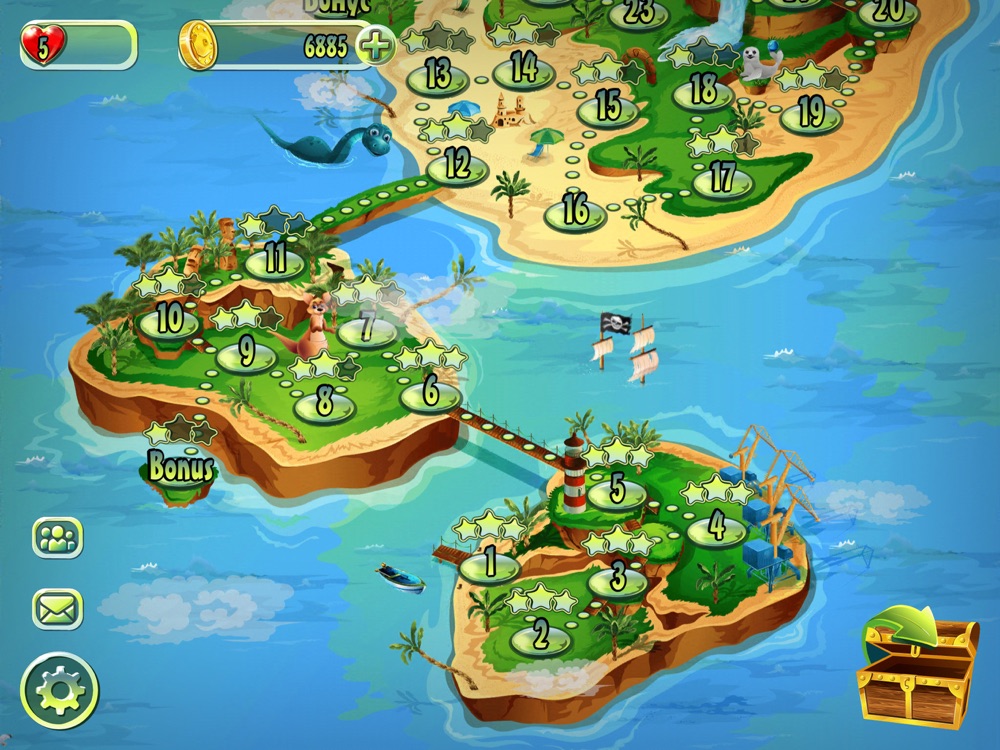Choose level 19 node
The height and width of the screenshot is (750, 1000).
pyautogui.click(x=810, y=115)
